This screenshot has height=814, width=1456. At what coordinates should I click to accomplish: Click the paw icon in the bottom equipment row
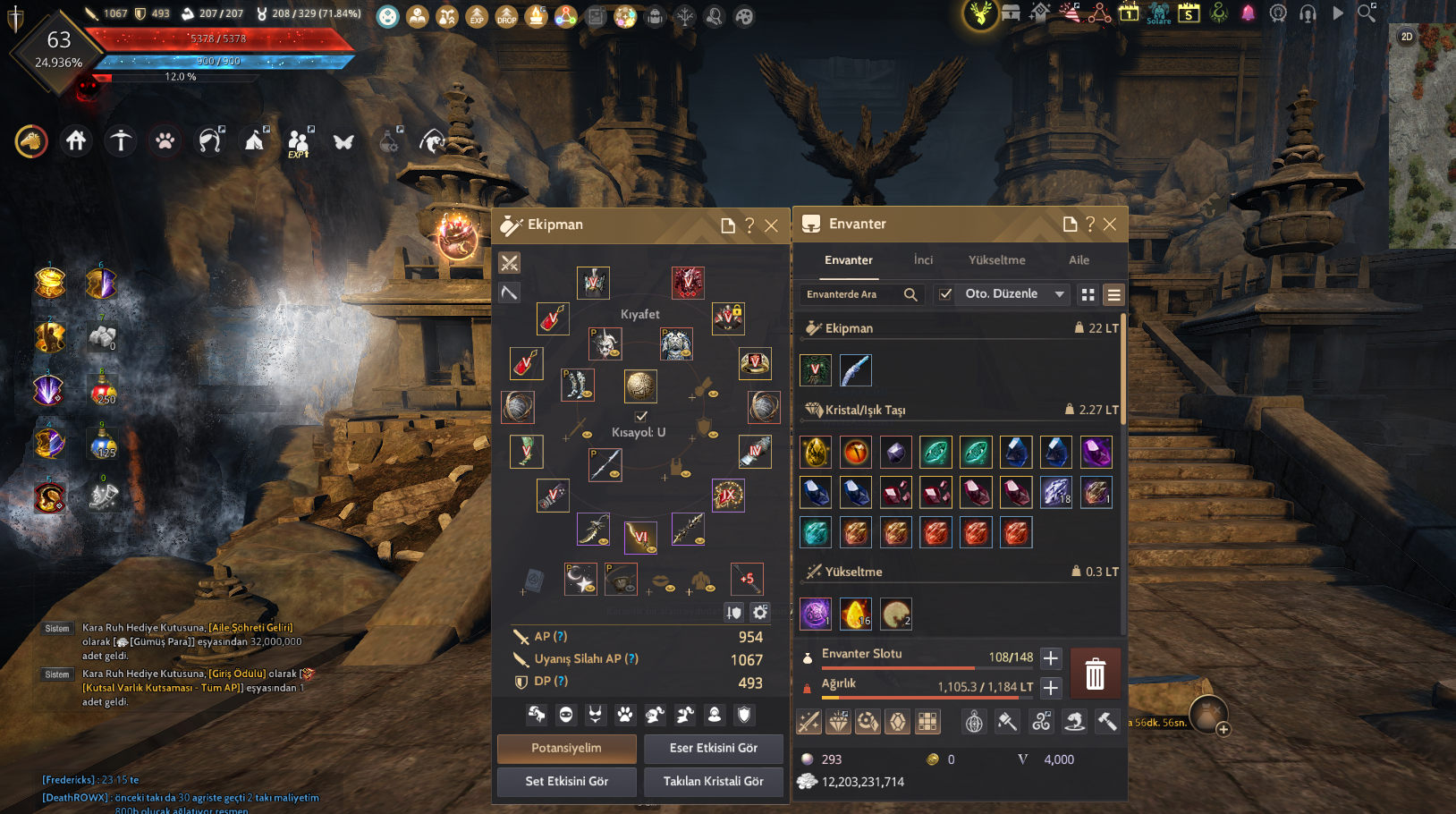click(625, 716)
